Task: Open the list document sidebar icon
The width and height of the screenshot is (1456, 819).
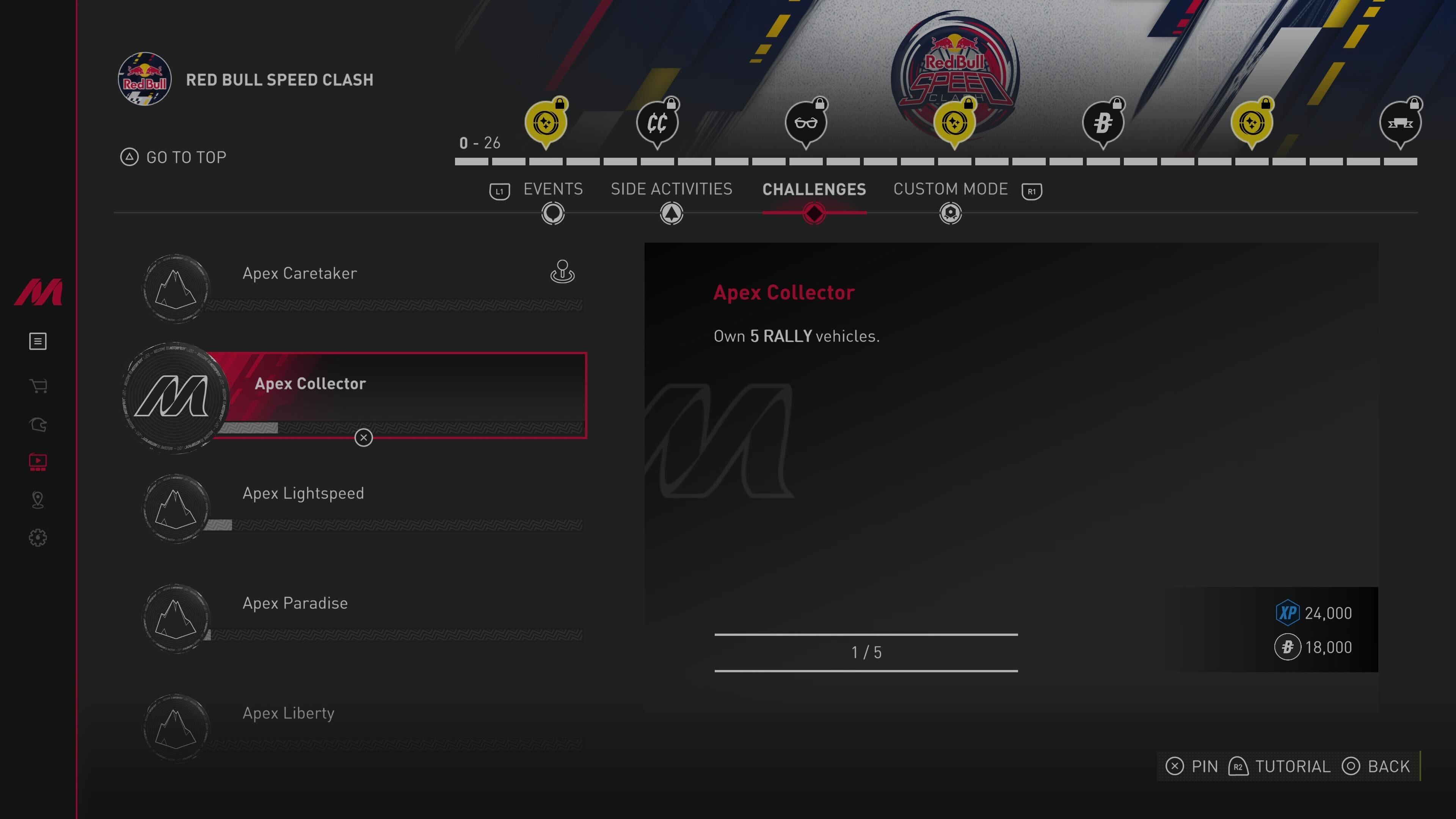Action: point(38,341)
